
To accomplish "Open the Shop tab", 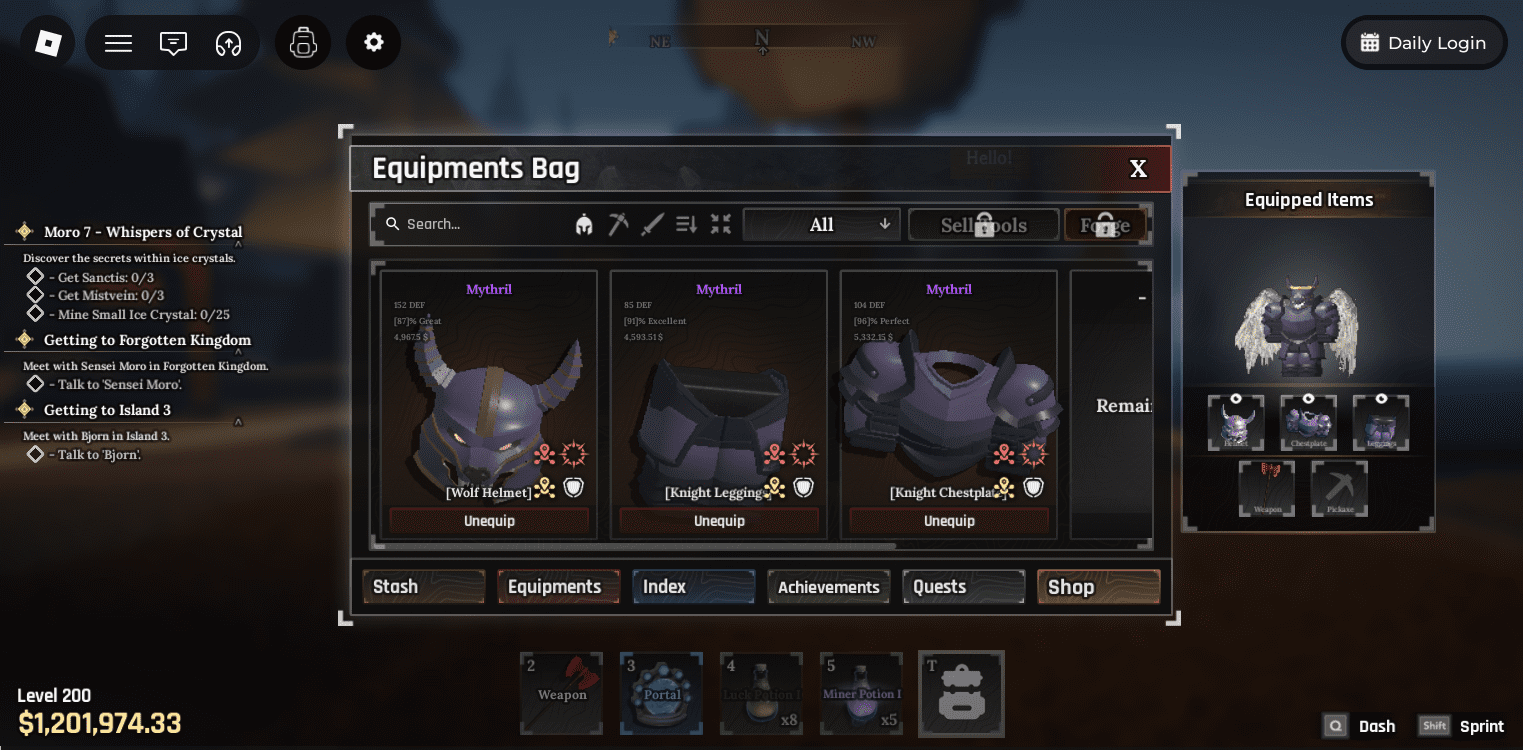I will (x=1098, y=587).
